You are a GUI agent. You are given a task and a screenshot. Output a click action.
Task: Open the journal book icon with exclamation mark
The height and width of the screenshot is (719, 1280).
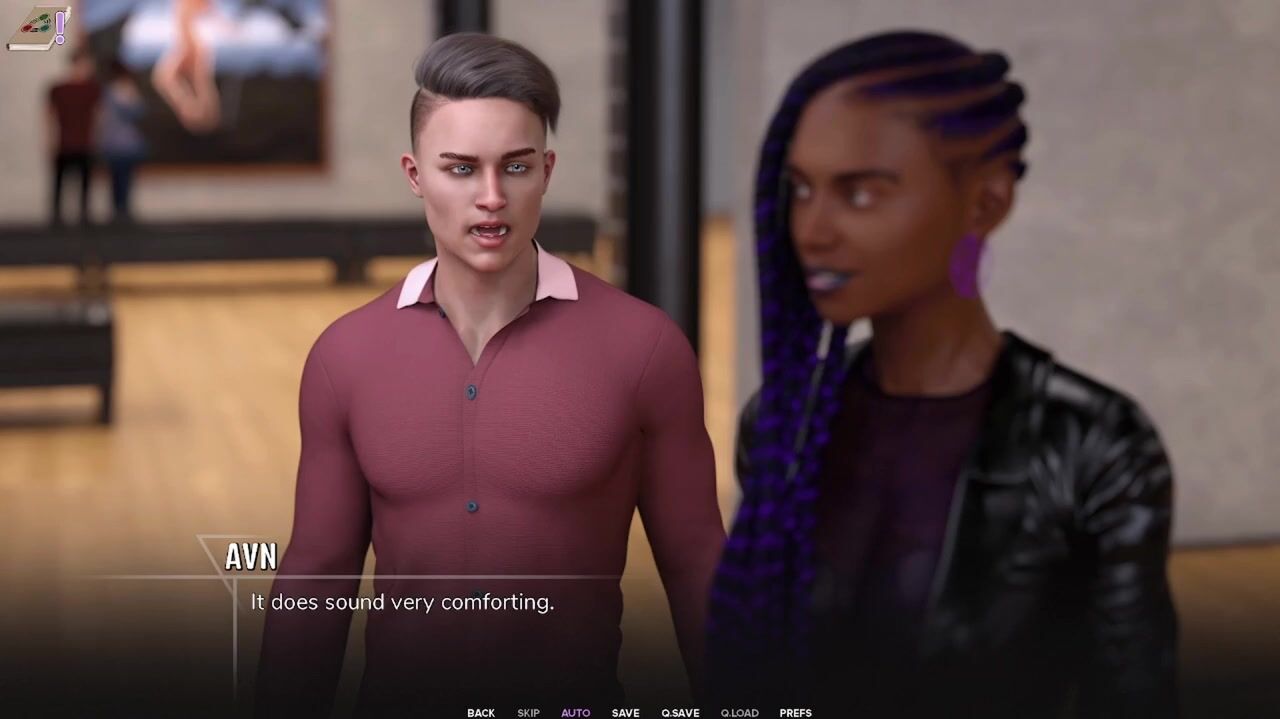pos(38,27)
